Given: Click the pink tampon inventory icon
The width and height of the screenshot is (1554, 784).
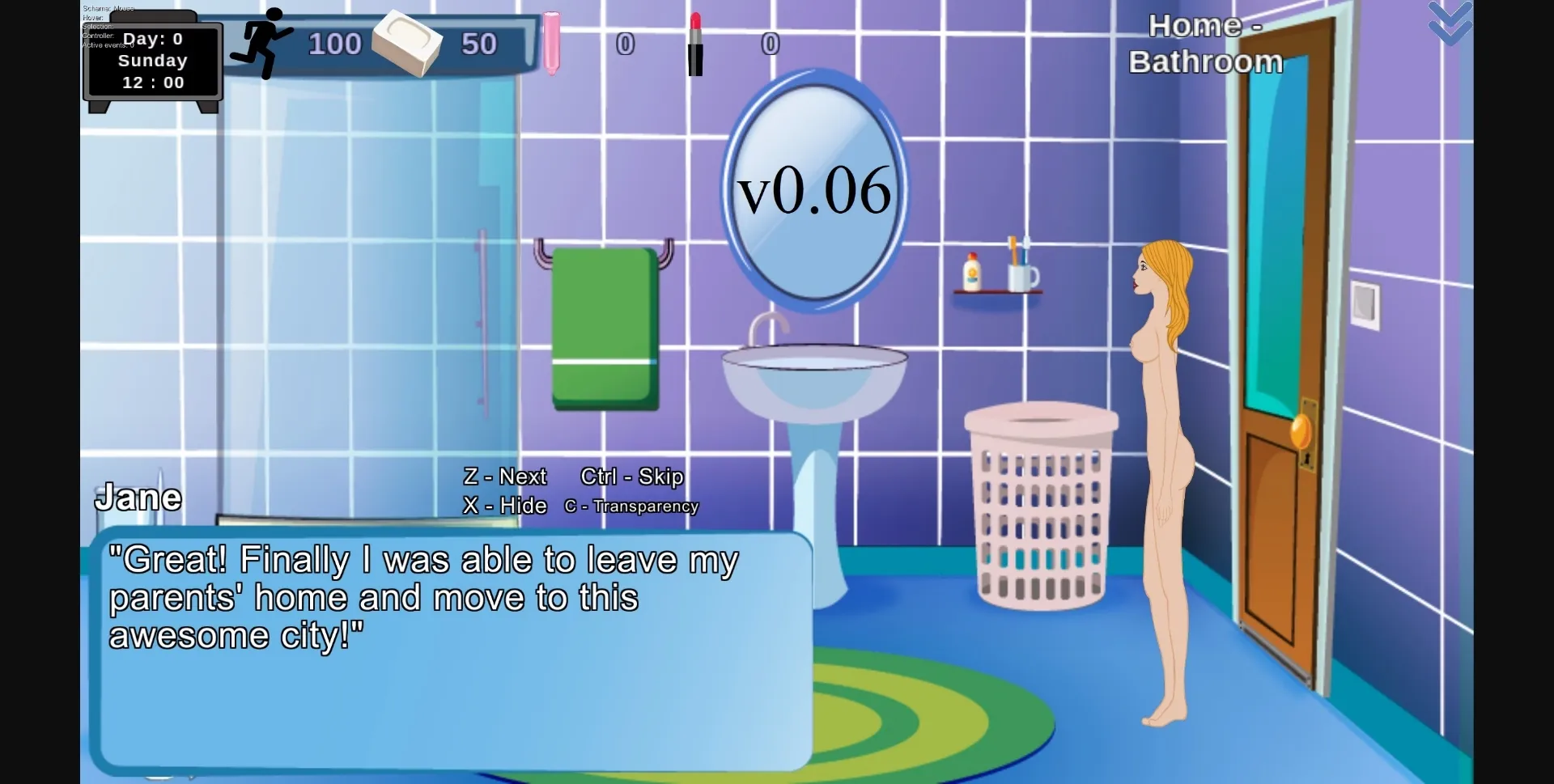Looking at the screenshot, I should pos(551,40).
